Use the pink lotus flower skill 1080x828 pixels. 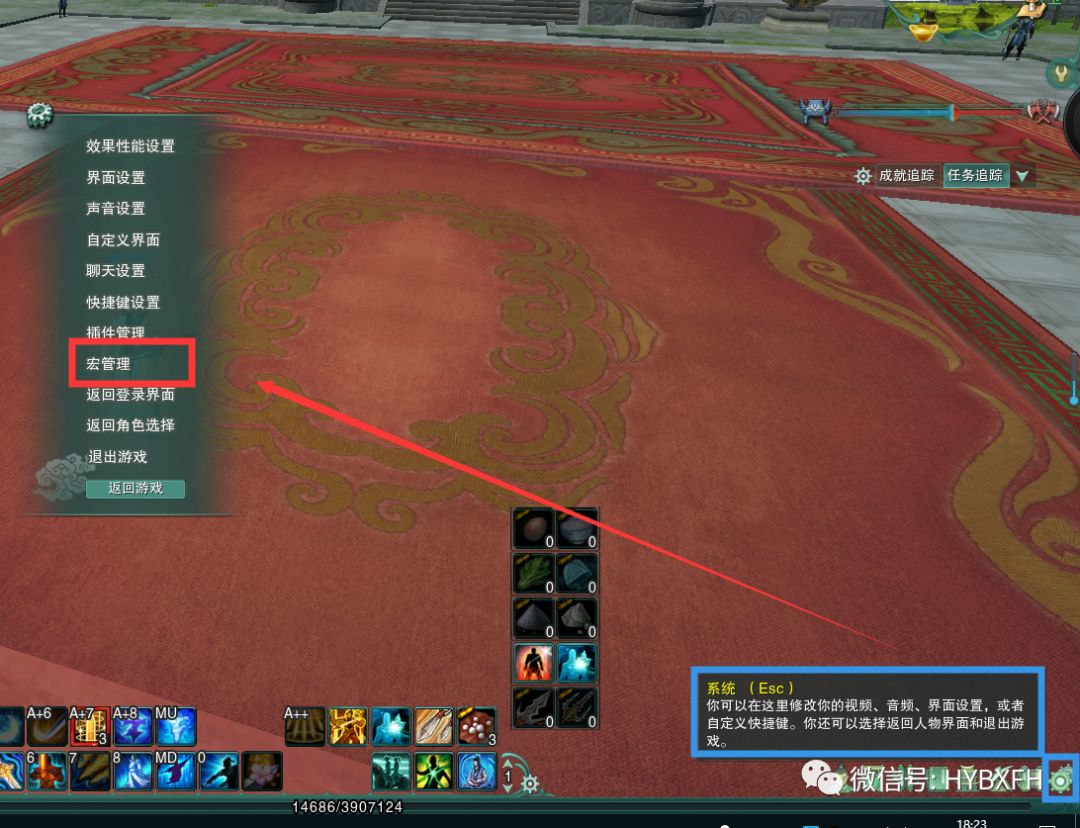263,772
